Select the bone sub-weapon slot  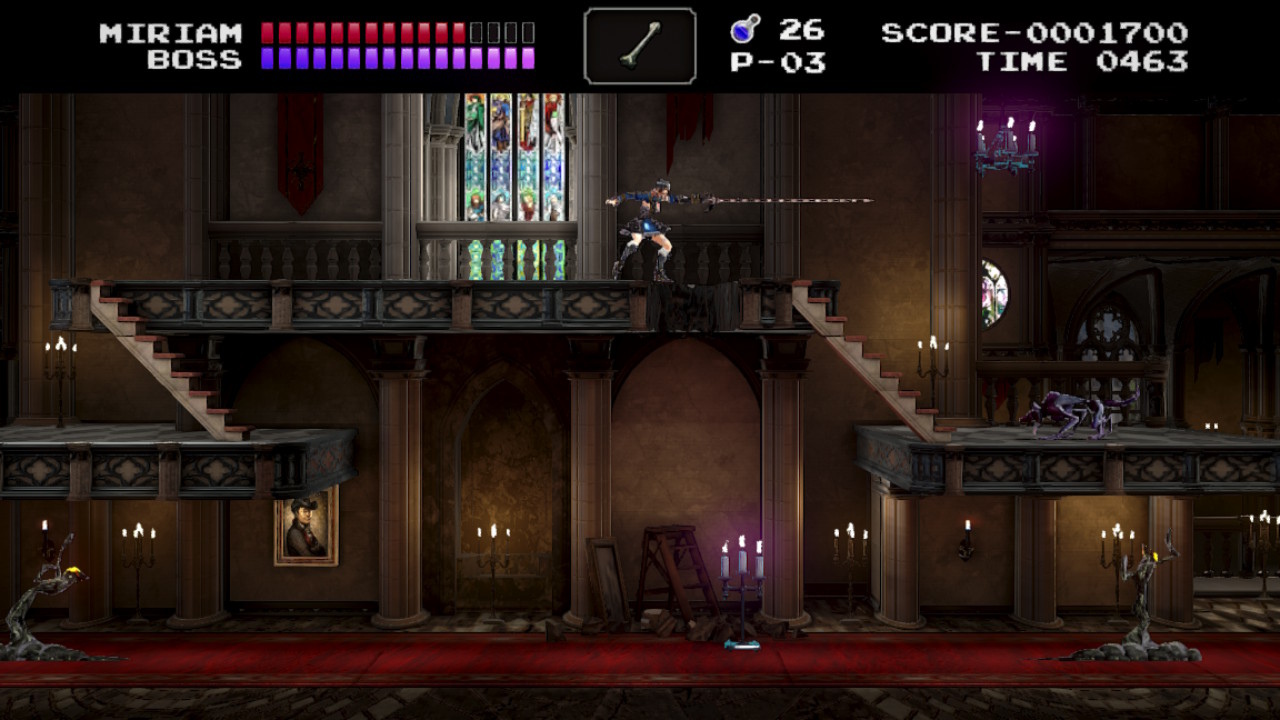(640, 46)
